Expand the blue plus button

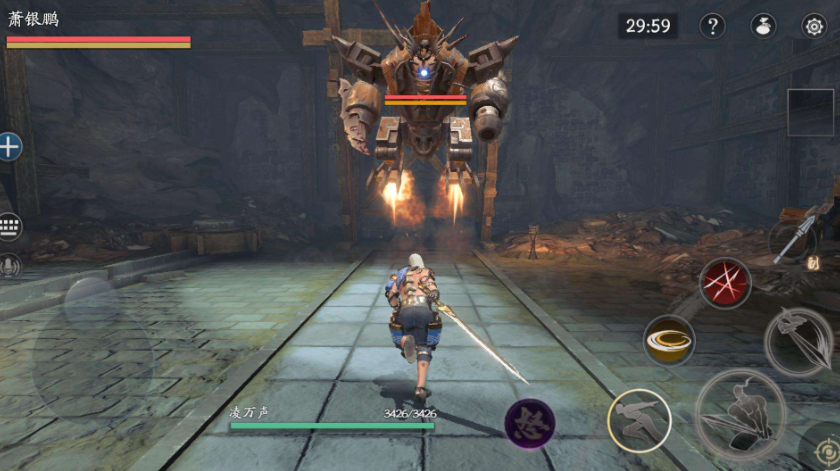[10, 147]
